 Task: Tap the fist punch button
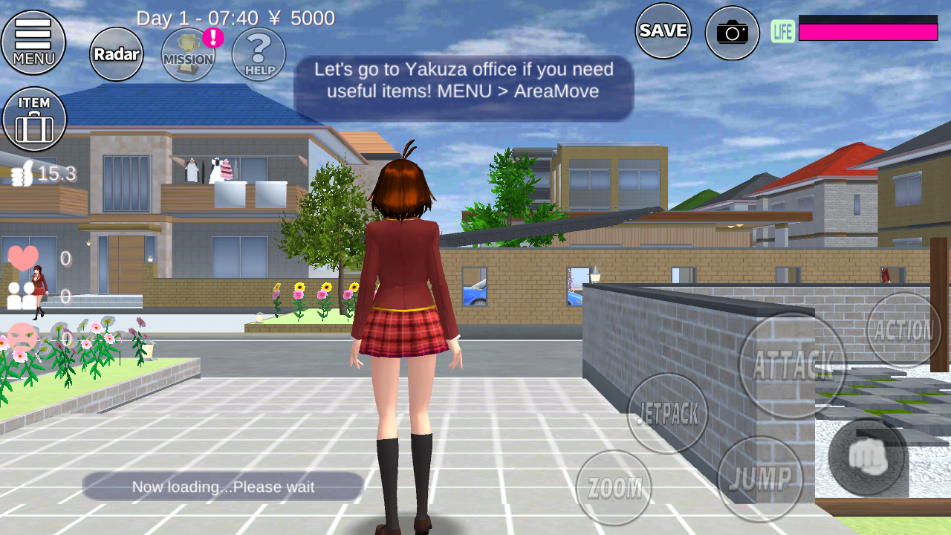pyautogui.click(x=866, y=457)
